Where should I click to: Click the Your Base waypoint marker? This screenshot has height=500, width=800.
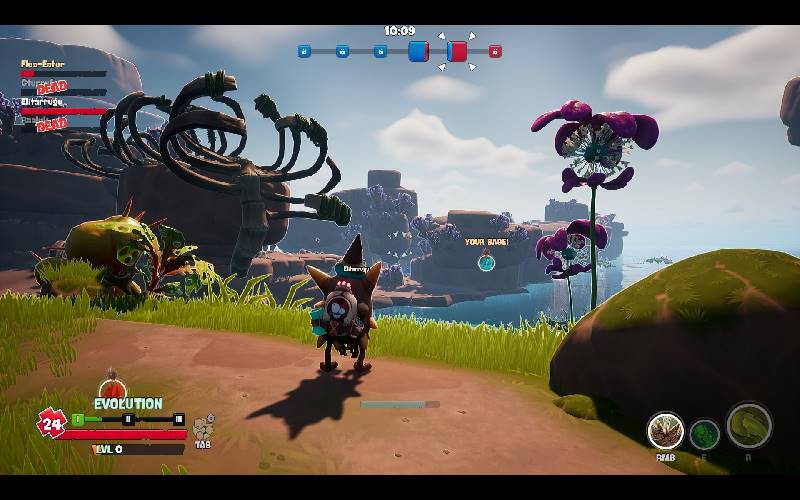pyautogui.click(x=486, y=262)
